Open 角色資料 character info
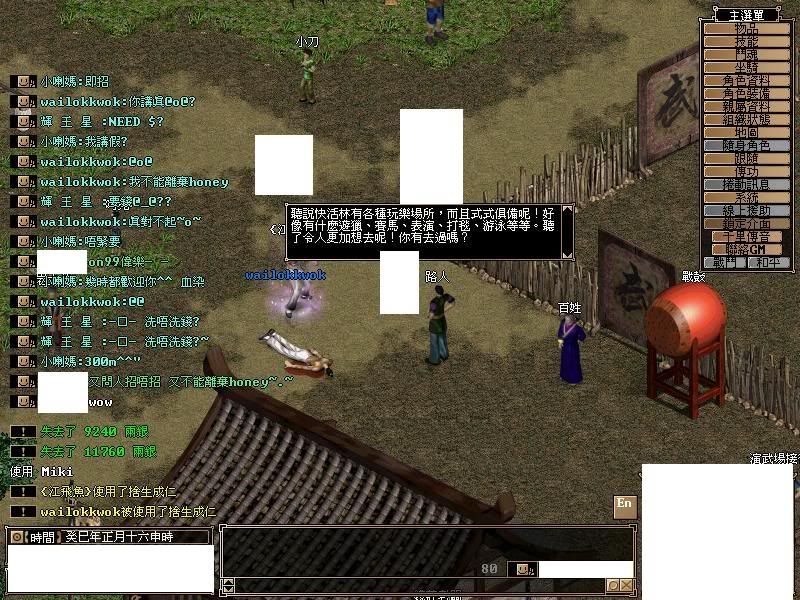 coord(746,80)
